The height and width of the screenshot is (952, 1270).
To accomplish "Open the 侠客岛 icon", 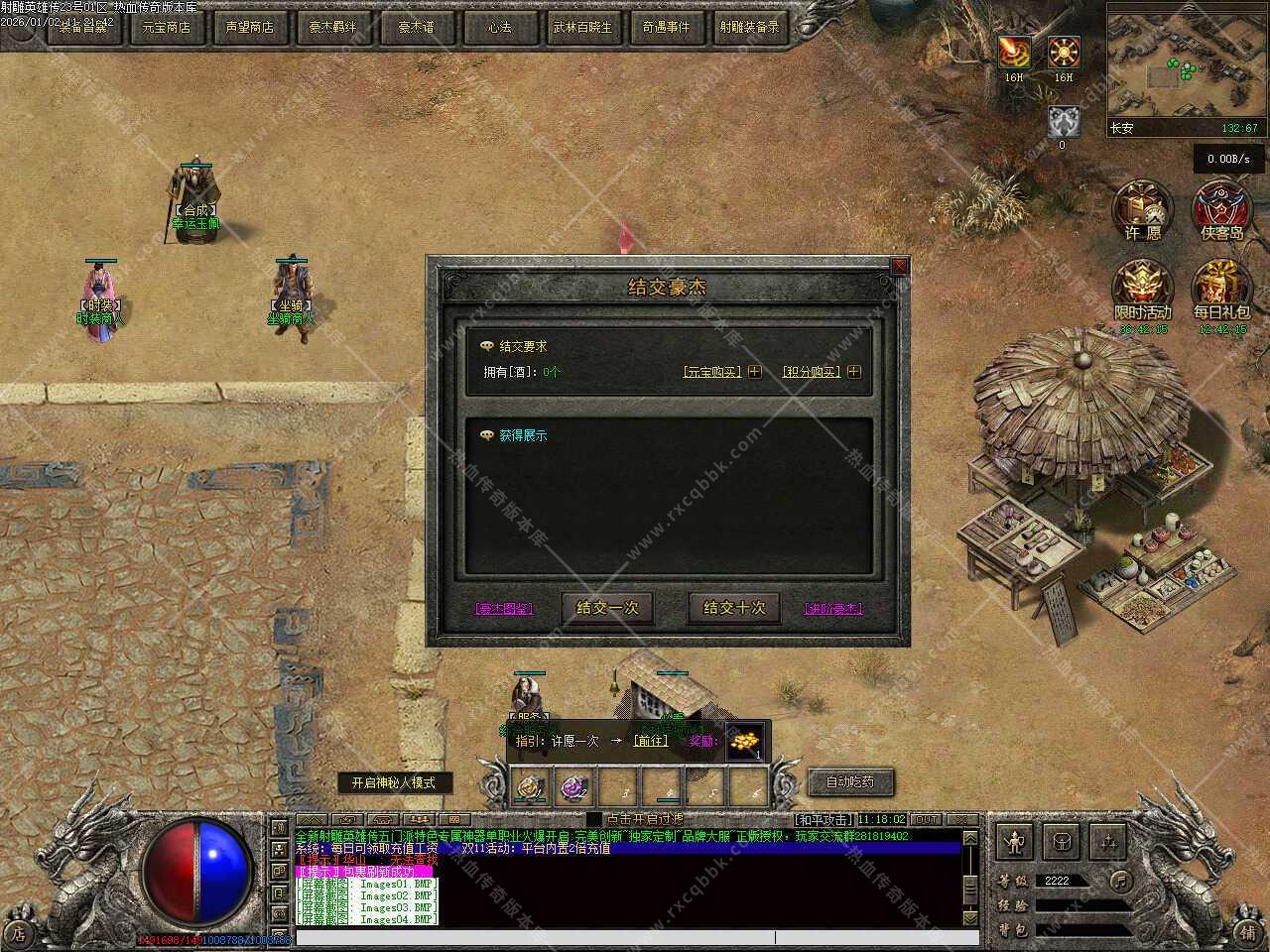I will coord(1221,210).
